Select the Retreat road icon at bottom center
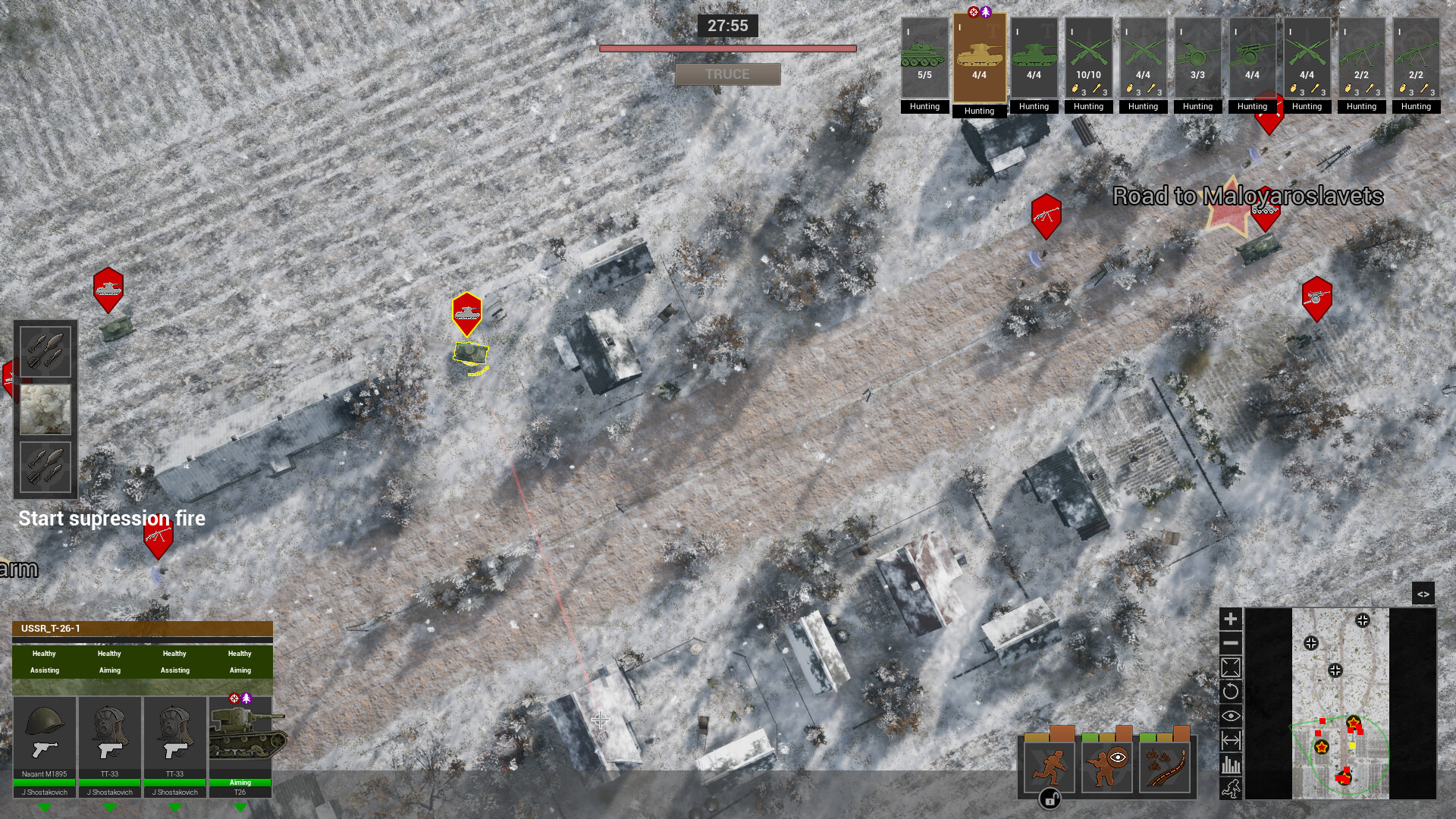1456x819 pixels. [x=1165, y=766]
